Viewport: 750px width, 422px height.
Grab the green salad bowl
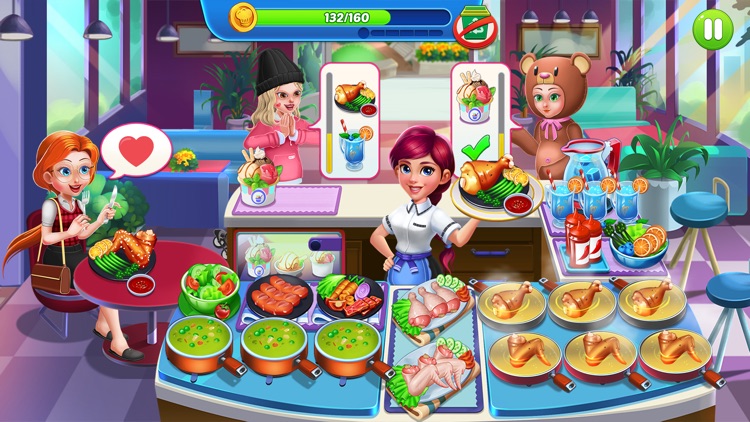pyautogui.click(x=209, y=289)
